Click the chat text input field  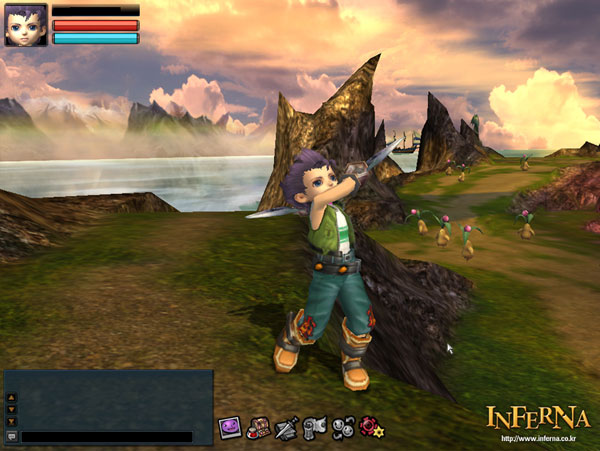click(x=106, y=437)
